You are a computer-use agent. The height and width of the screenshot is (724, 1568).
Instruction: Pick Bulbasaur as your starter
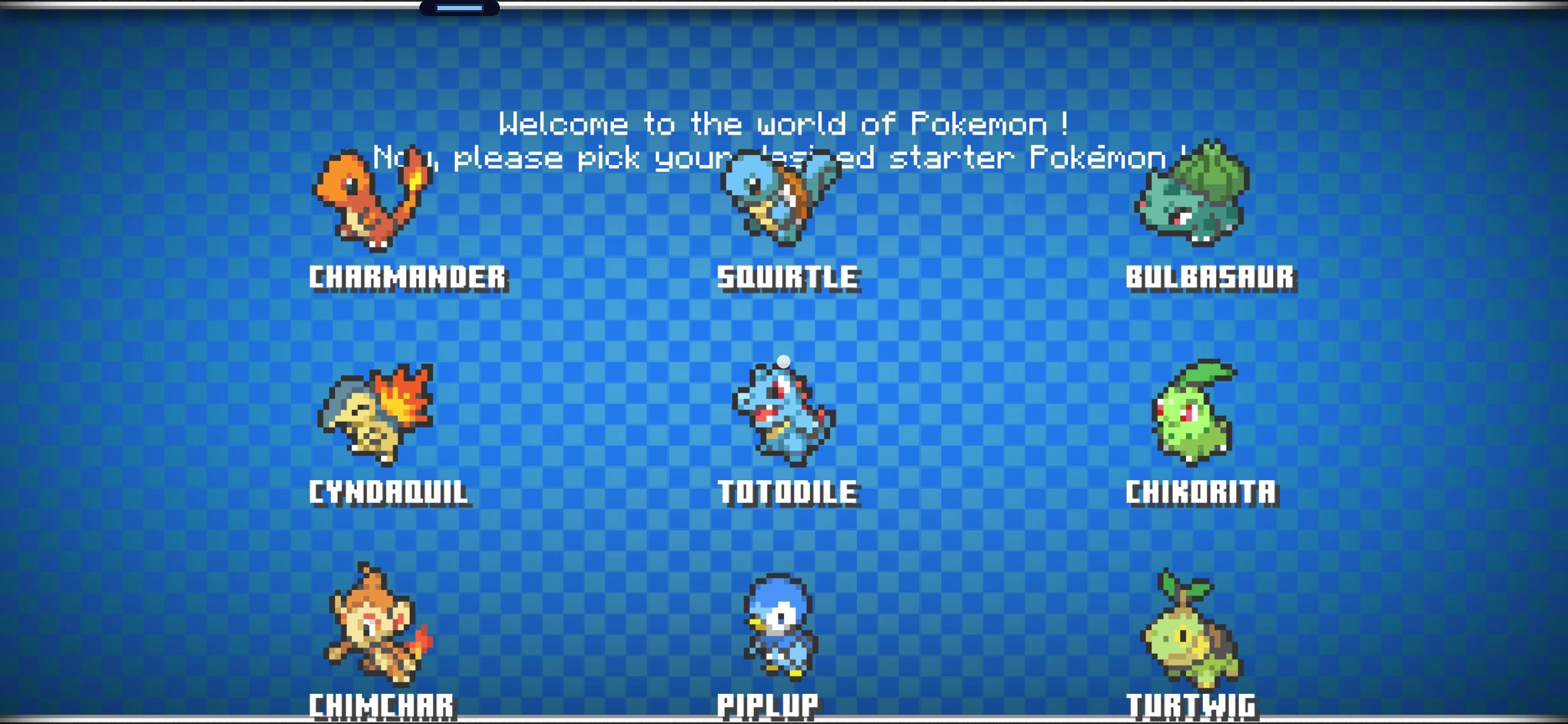1193,194
